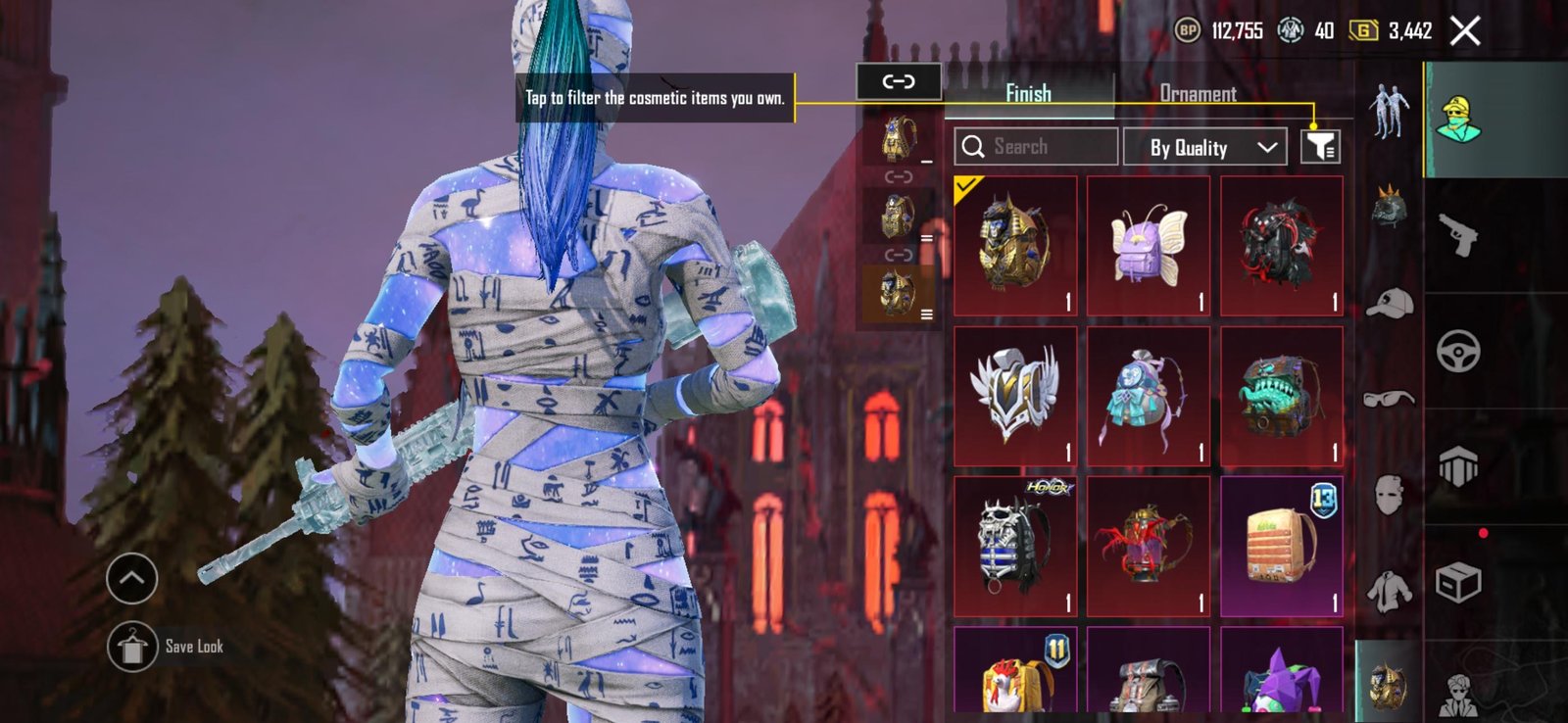1568x723 pixels.
Task: Toggle the owned items filter funnel
Action: pos(1320,147)
